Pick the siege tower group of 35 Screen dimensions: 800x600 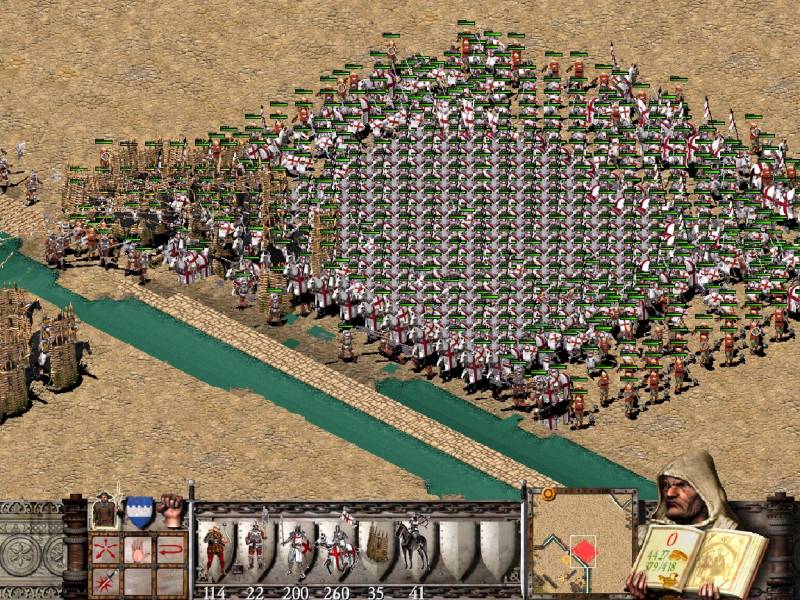(x=377, y=550)
